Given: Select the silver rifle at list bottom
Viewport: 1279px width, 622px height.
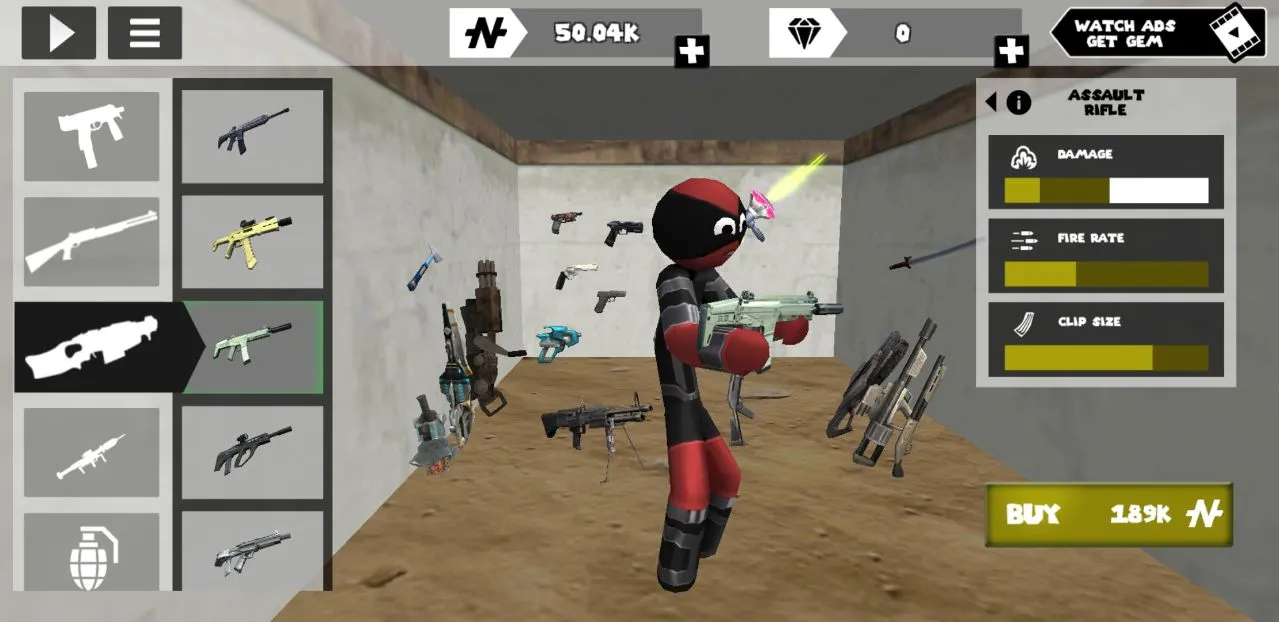Looking at the screenshot, I should point(252,550).
